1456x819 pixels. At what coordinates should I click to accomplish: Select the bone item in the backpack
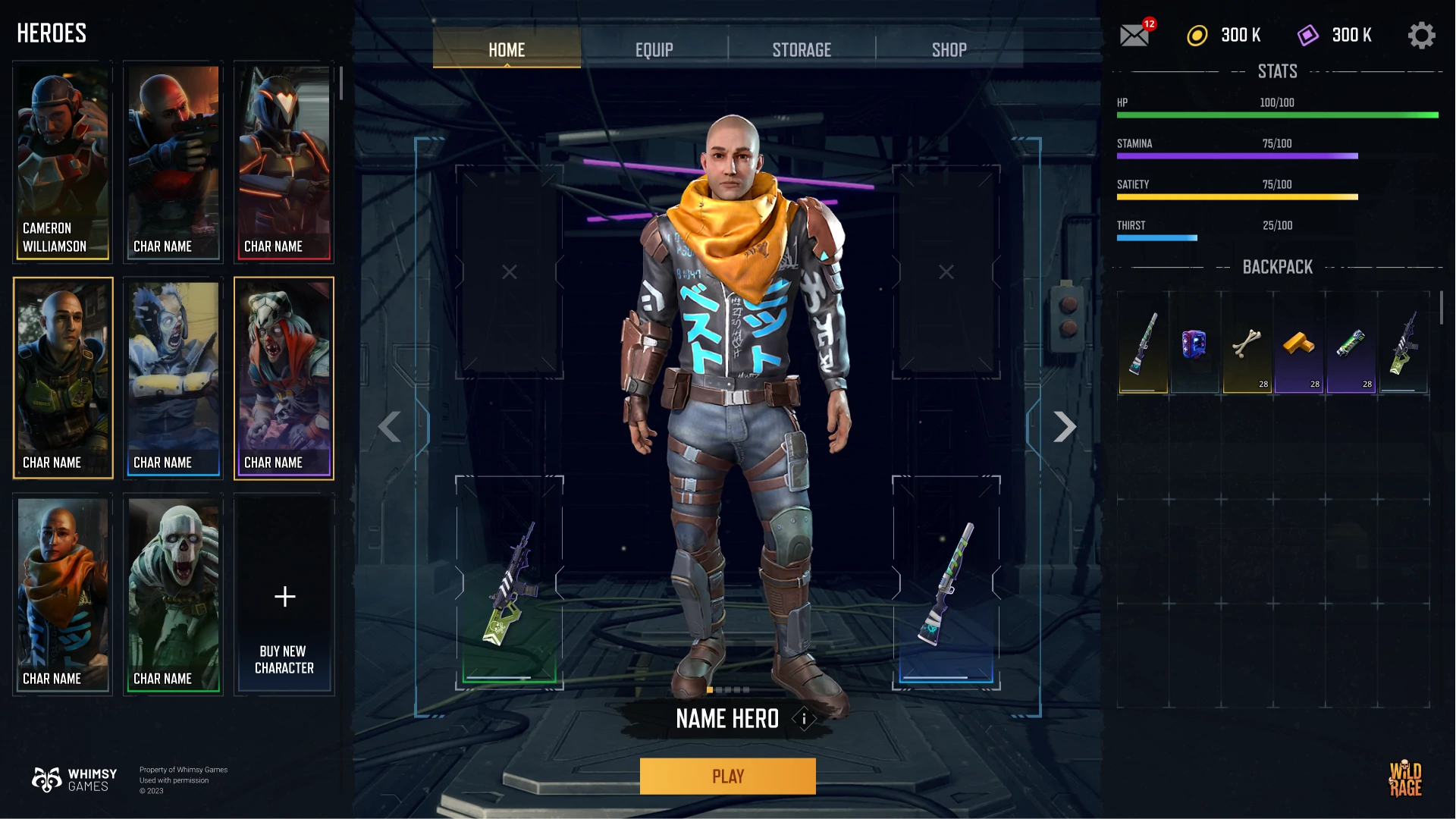coord(1247,343)
